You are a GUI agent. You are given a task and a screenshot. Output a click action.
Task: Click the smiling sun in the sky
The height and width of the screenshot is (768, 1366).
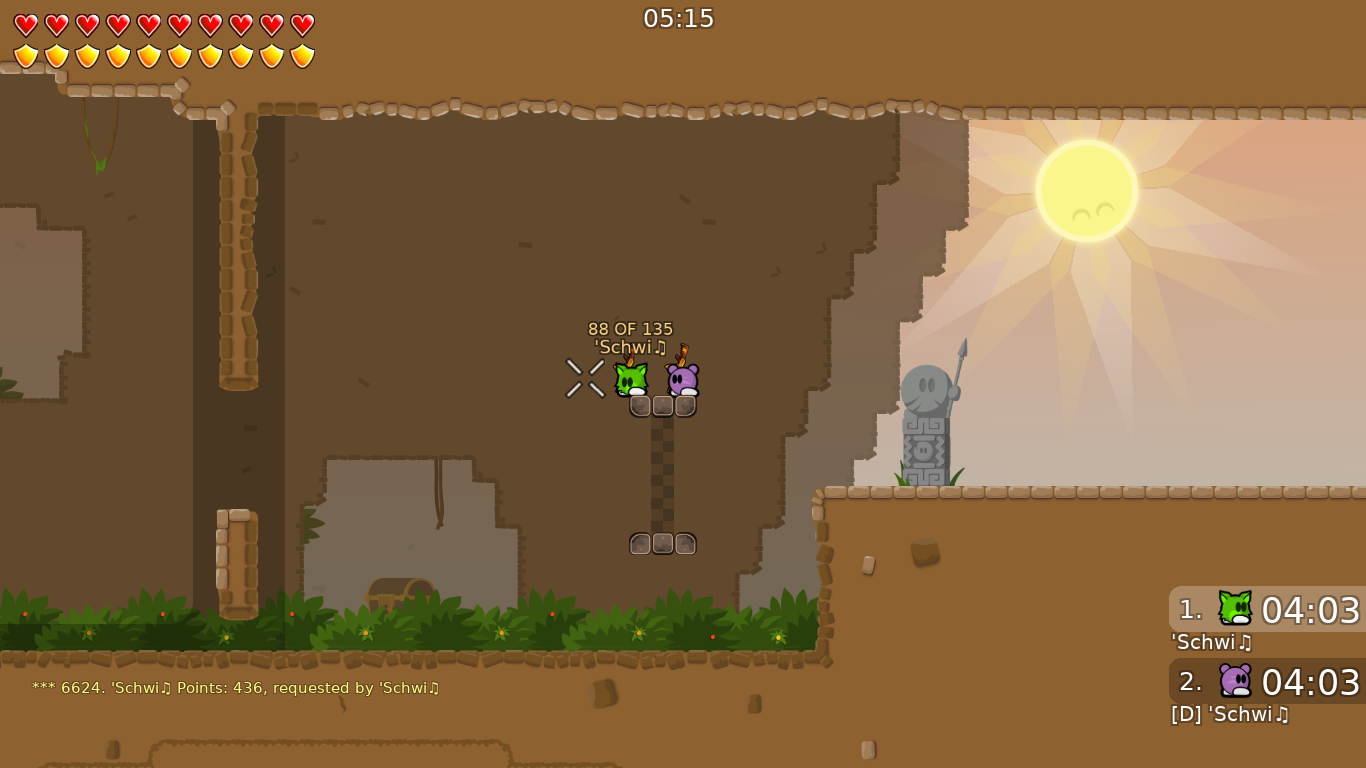(x=1085, y=190)
